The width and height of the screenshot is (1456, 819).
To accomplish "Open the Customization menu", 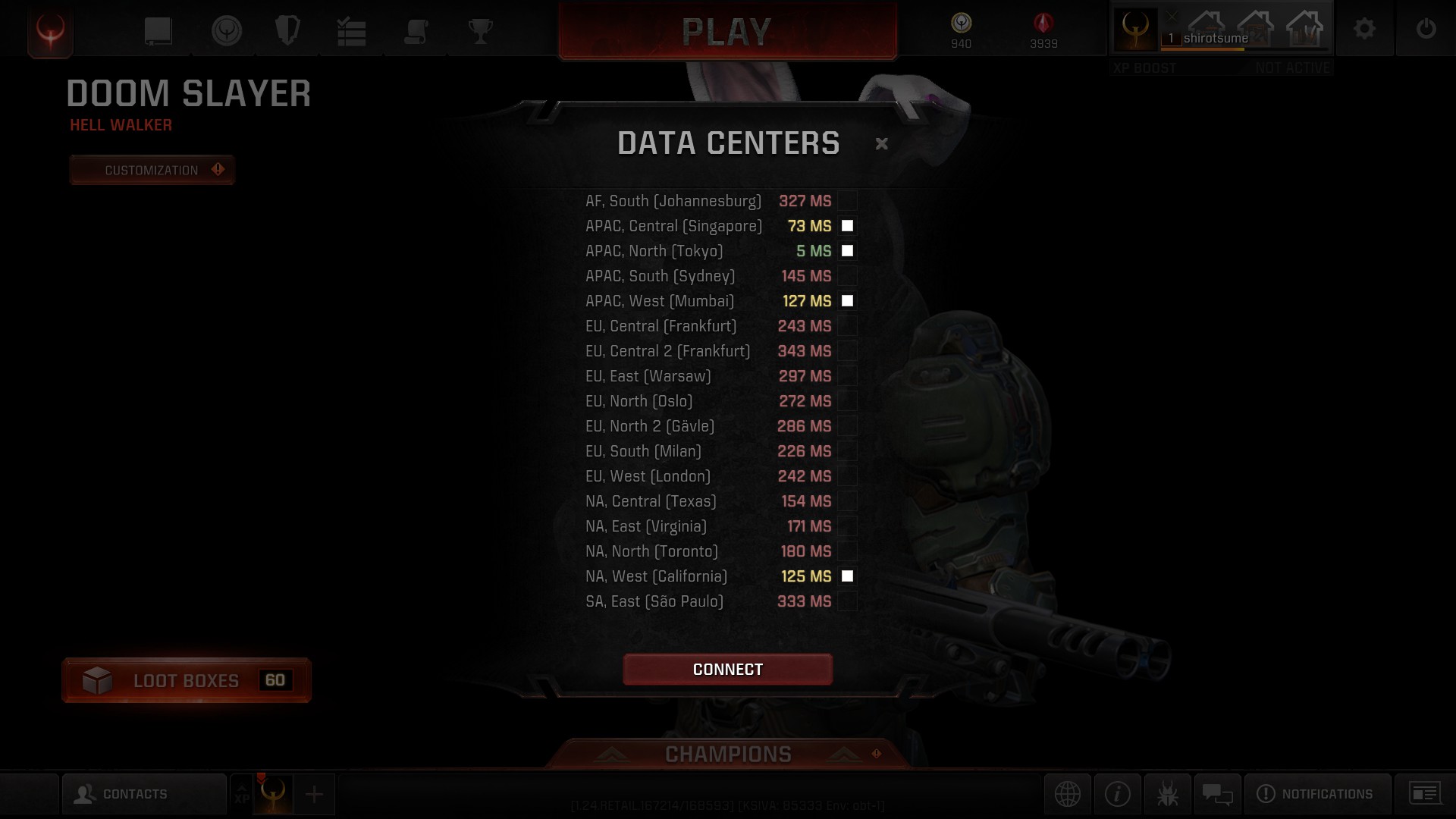I will pos(152,170).
